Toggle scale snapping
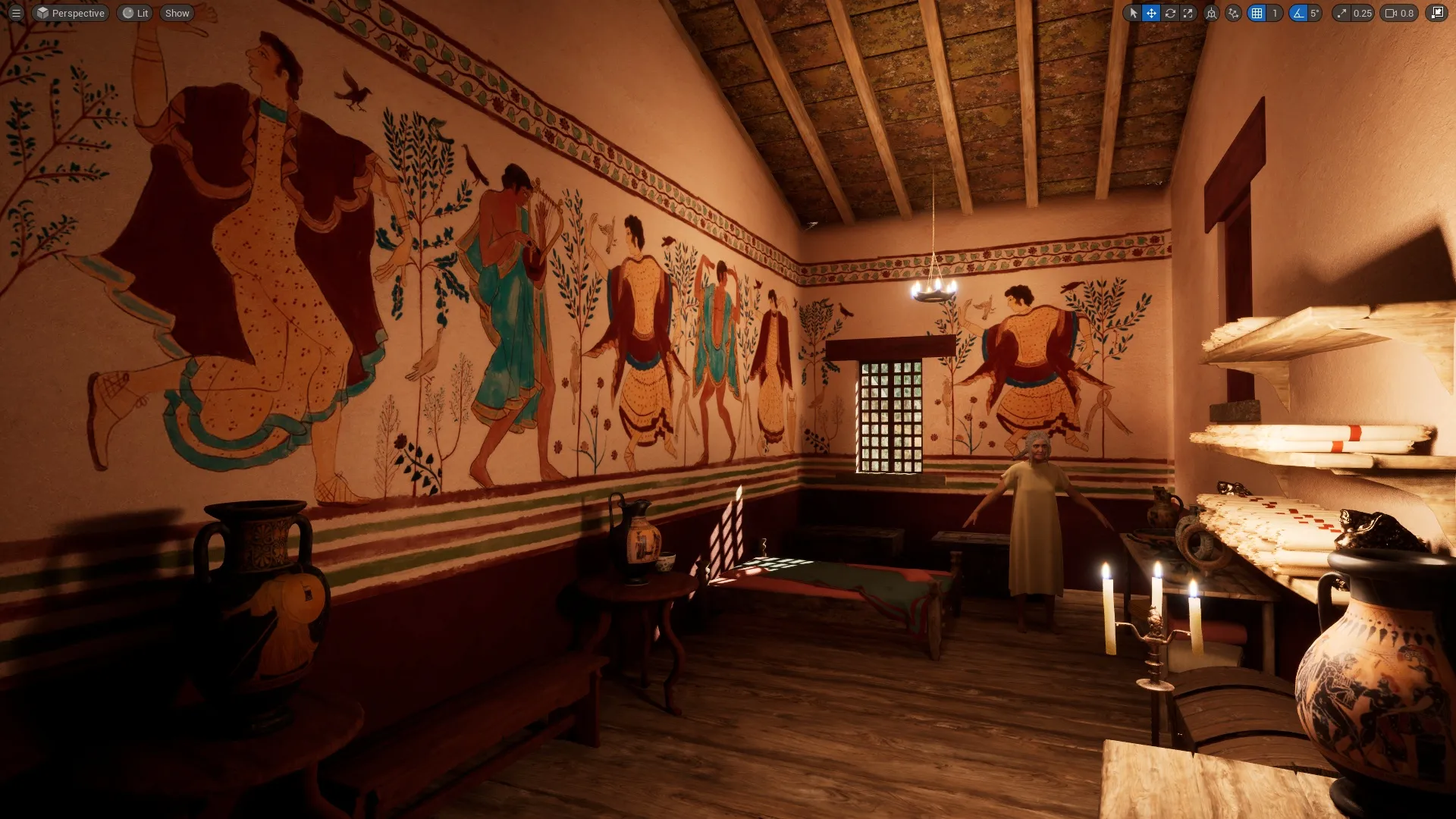The image size is (1456, 819). tap(1342, 13)
